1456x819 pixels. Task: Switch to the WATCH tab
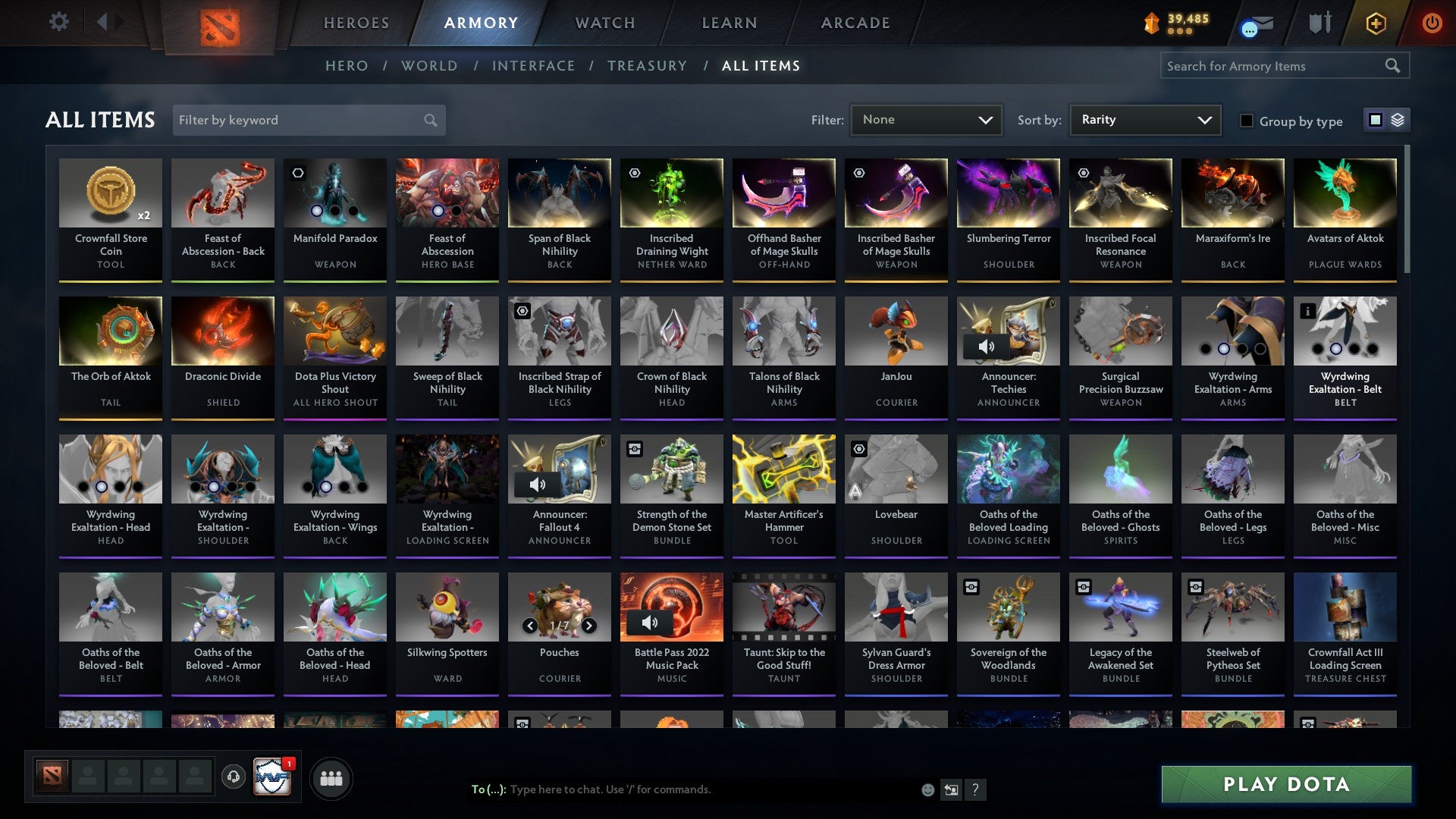(604, 23)
